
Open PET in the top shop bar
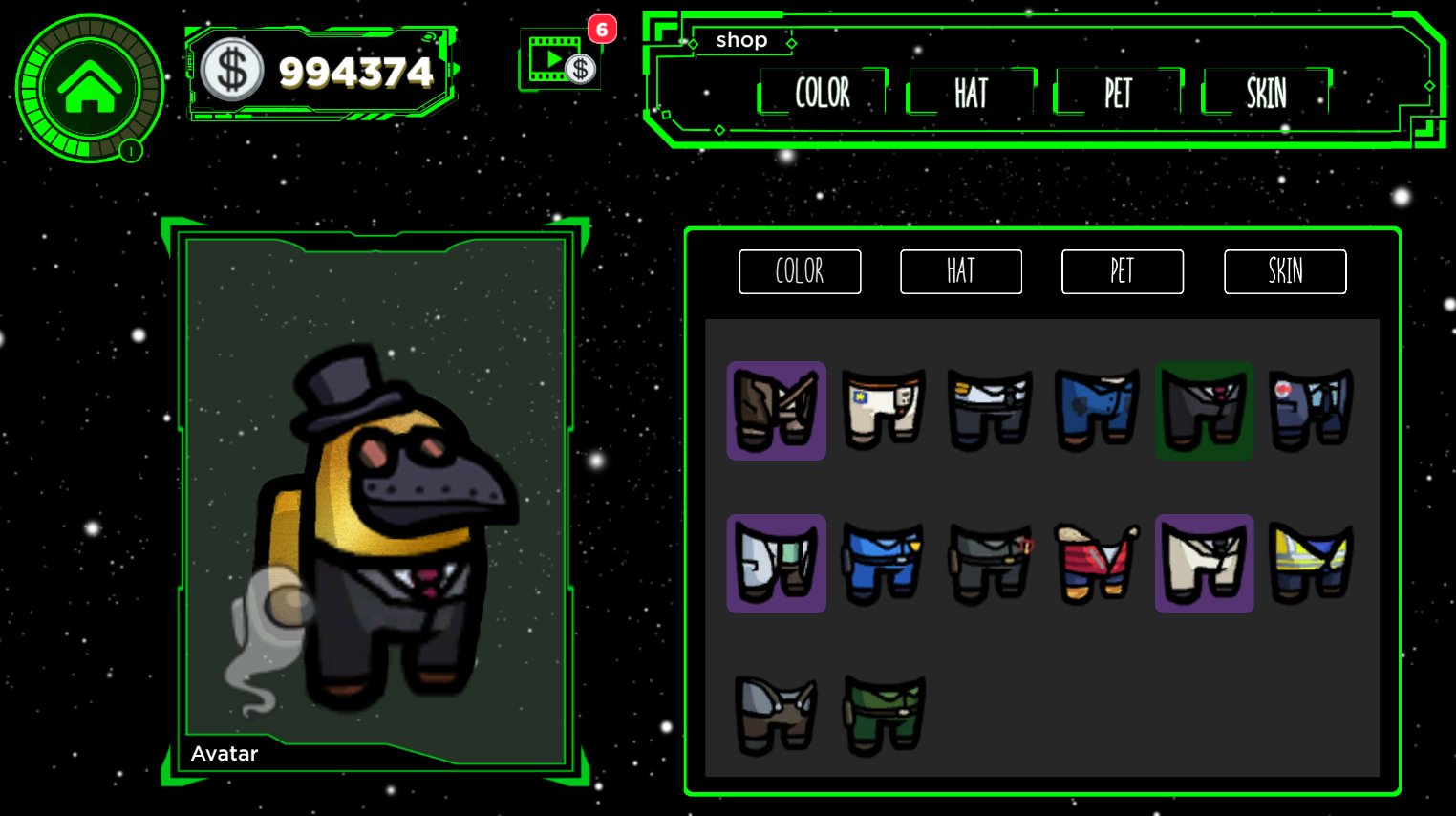(1118, 93)
